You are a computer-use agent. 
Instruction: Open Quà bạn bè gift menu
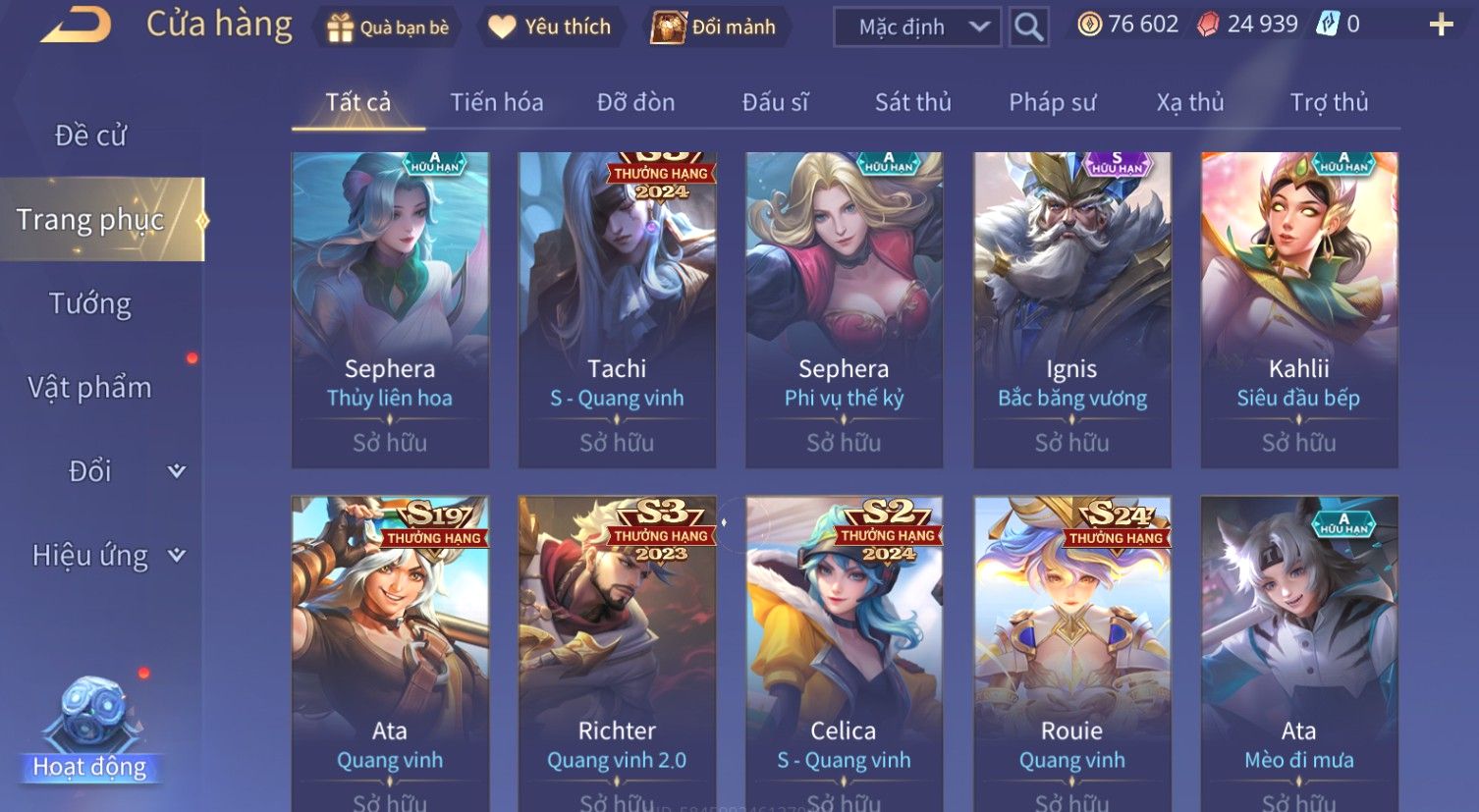pyautogui.click(x=388, y=27)
